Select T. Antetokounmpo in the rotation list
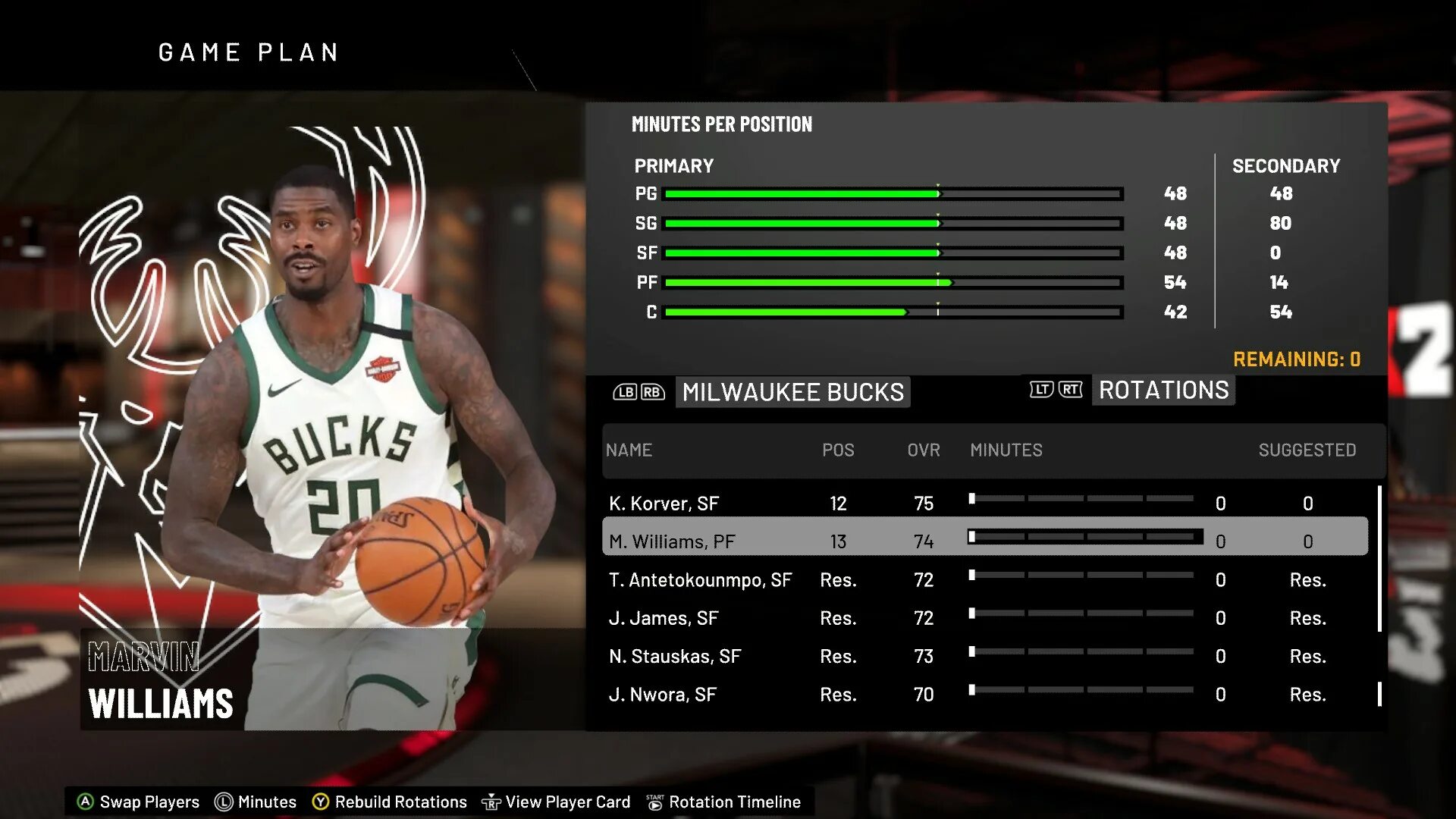 (700, 580)
